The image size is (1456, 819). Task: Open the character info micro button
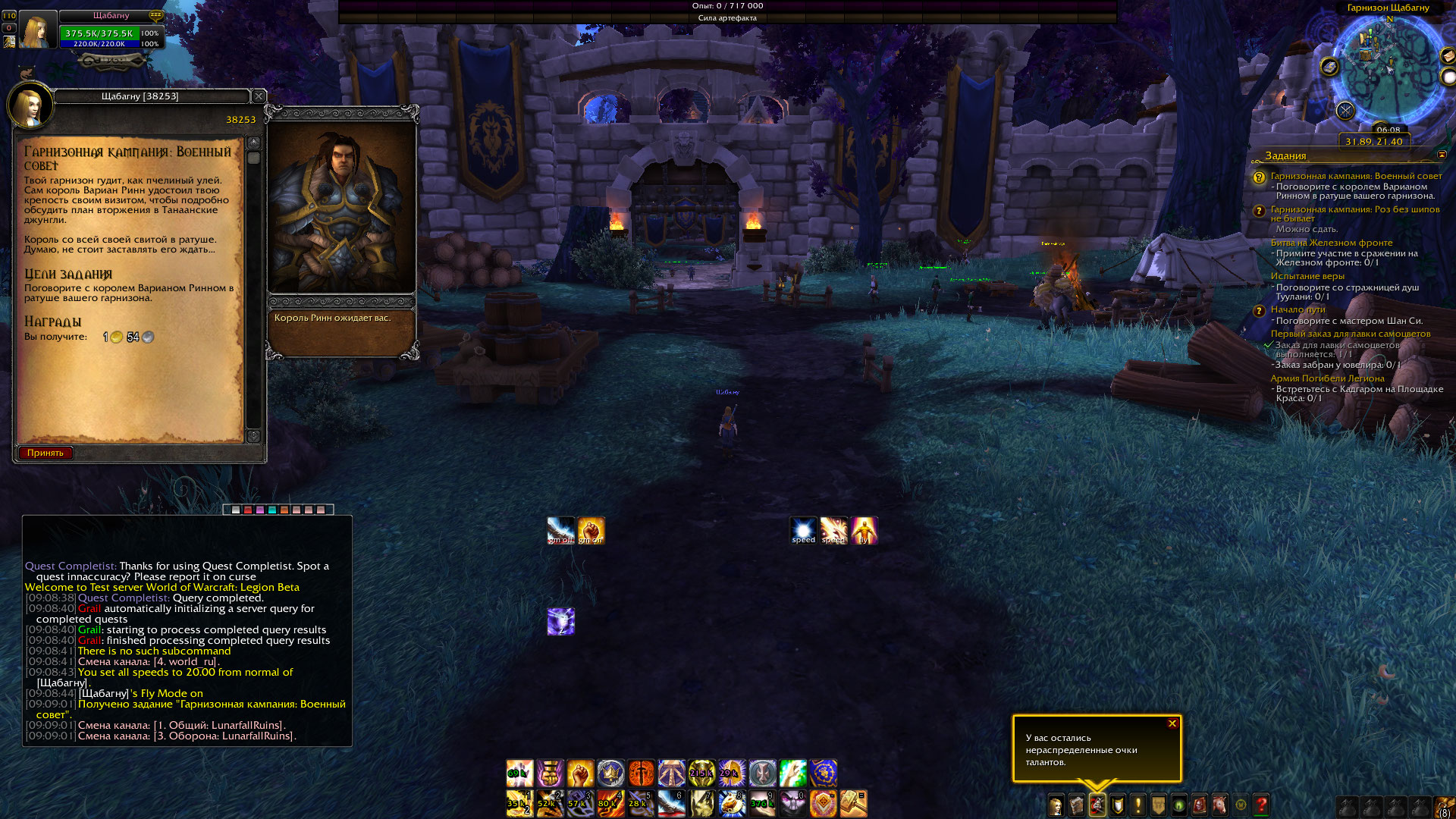click(x=1056, y=805)
